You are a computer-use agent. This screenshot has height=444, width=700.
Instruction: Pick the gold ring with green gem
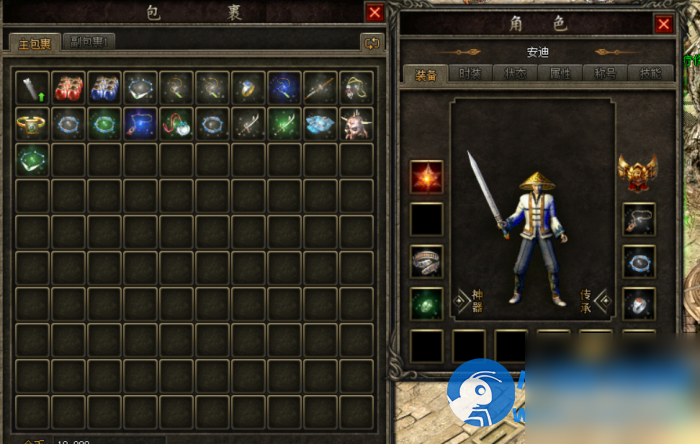(x=32, y=124)
